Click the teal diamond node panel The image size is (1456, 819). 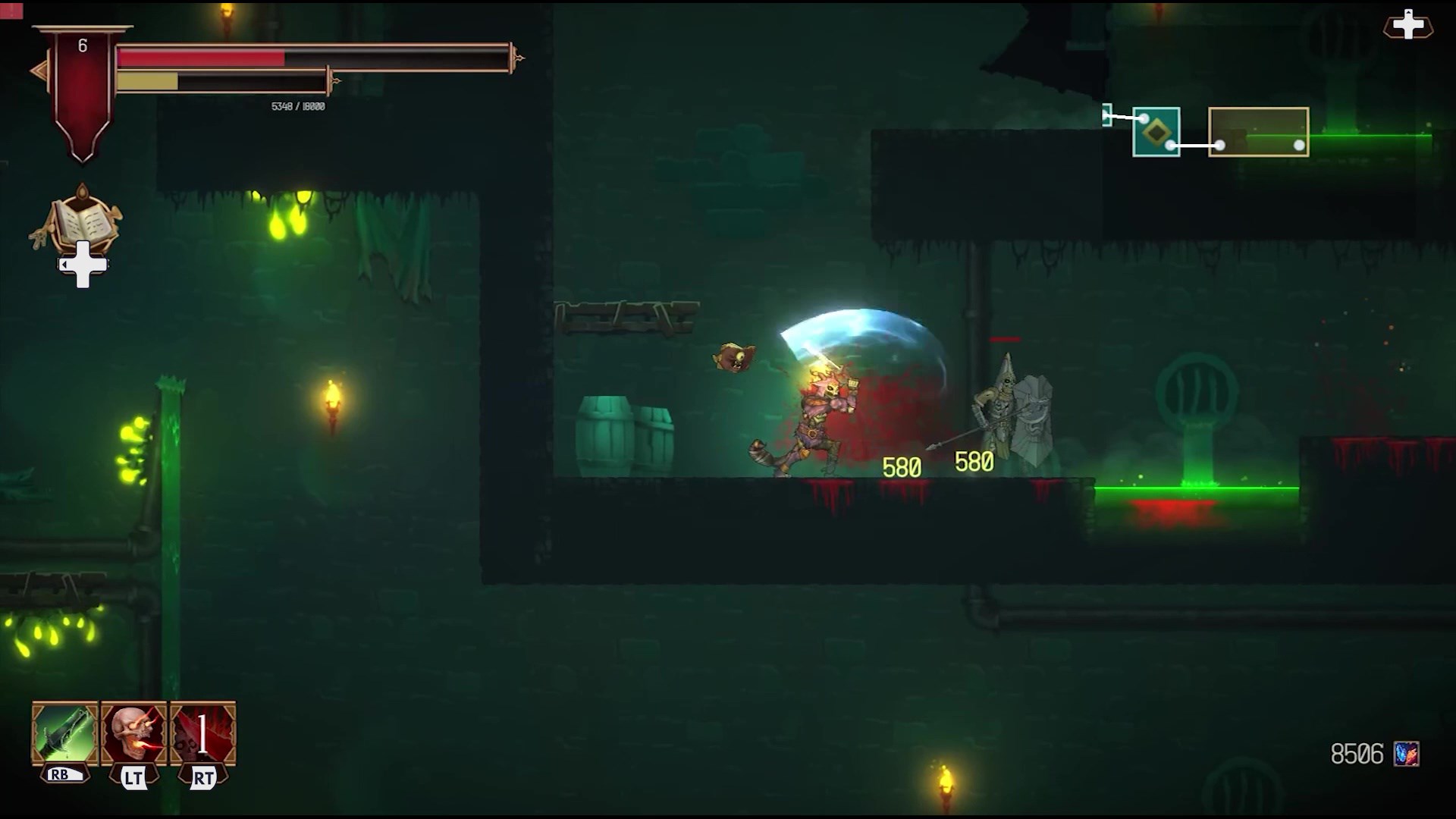1156,133
